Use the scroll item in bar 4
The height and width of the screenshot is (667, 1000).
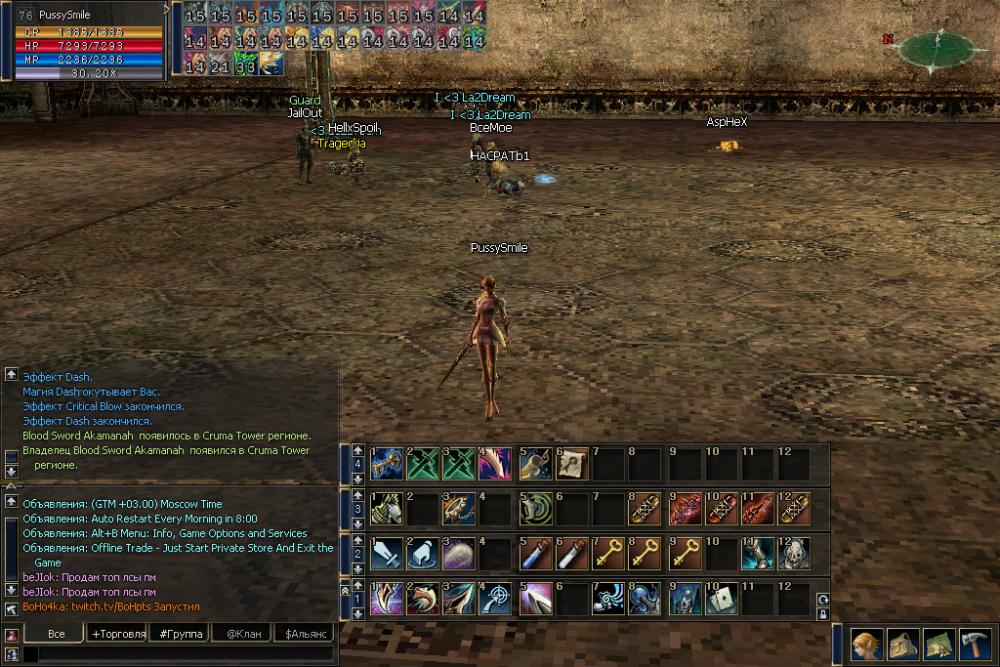[571, 465]
